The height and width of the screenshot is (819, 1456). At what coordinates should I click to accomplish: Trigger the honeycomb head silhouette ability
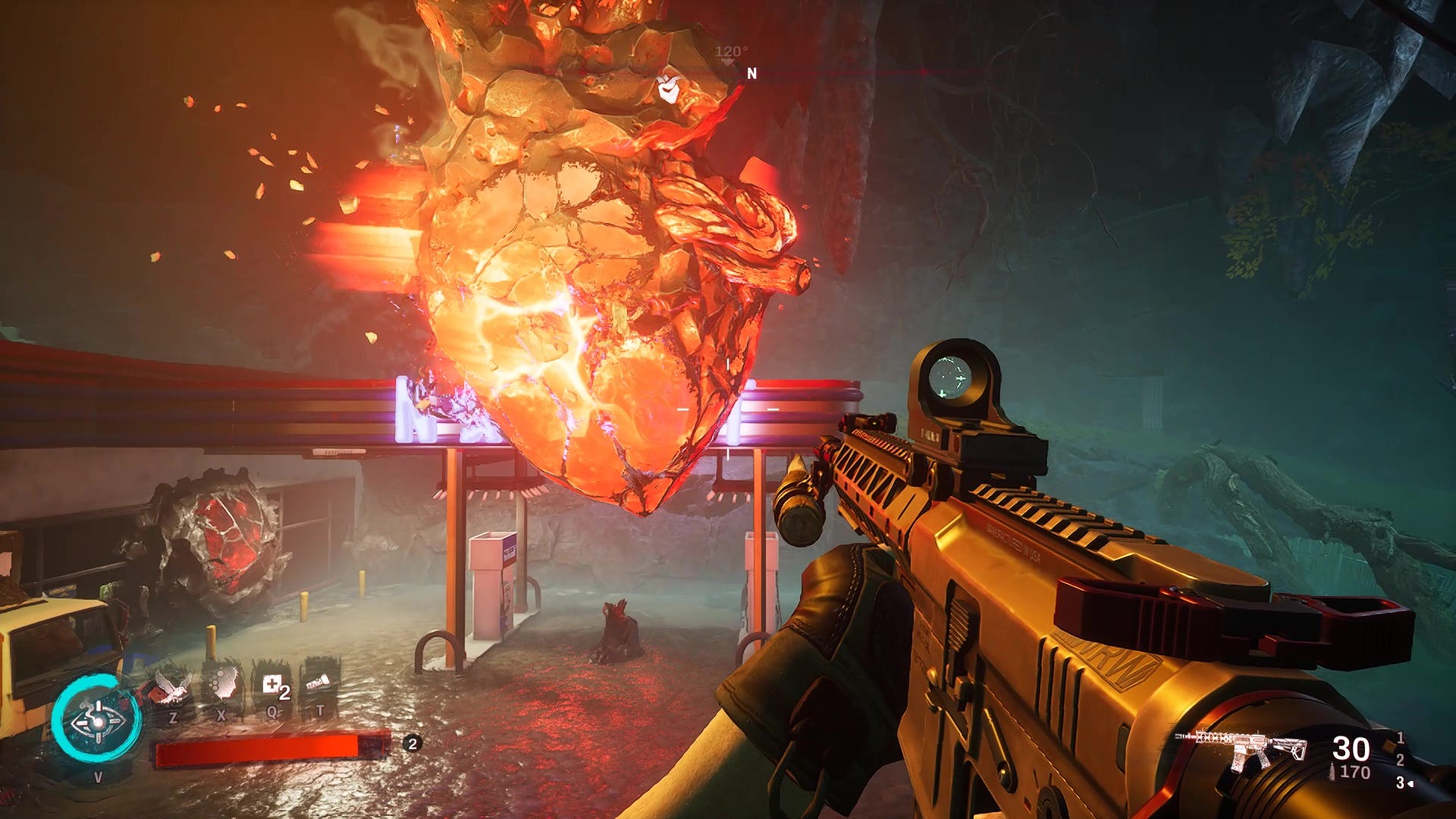click(x=221, y=685)
